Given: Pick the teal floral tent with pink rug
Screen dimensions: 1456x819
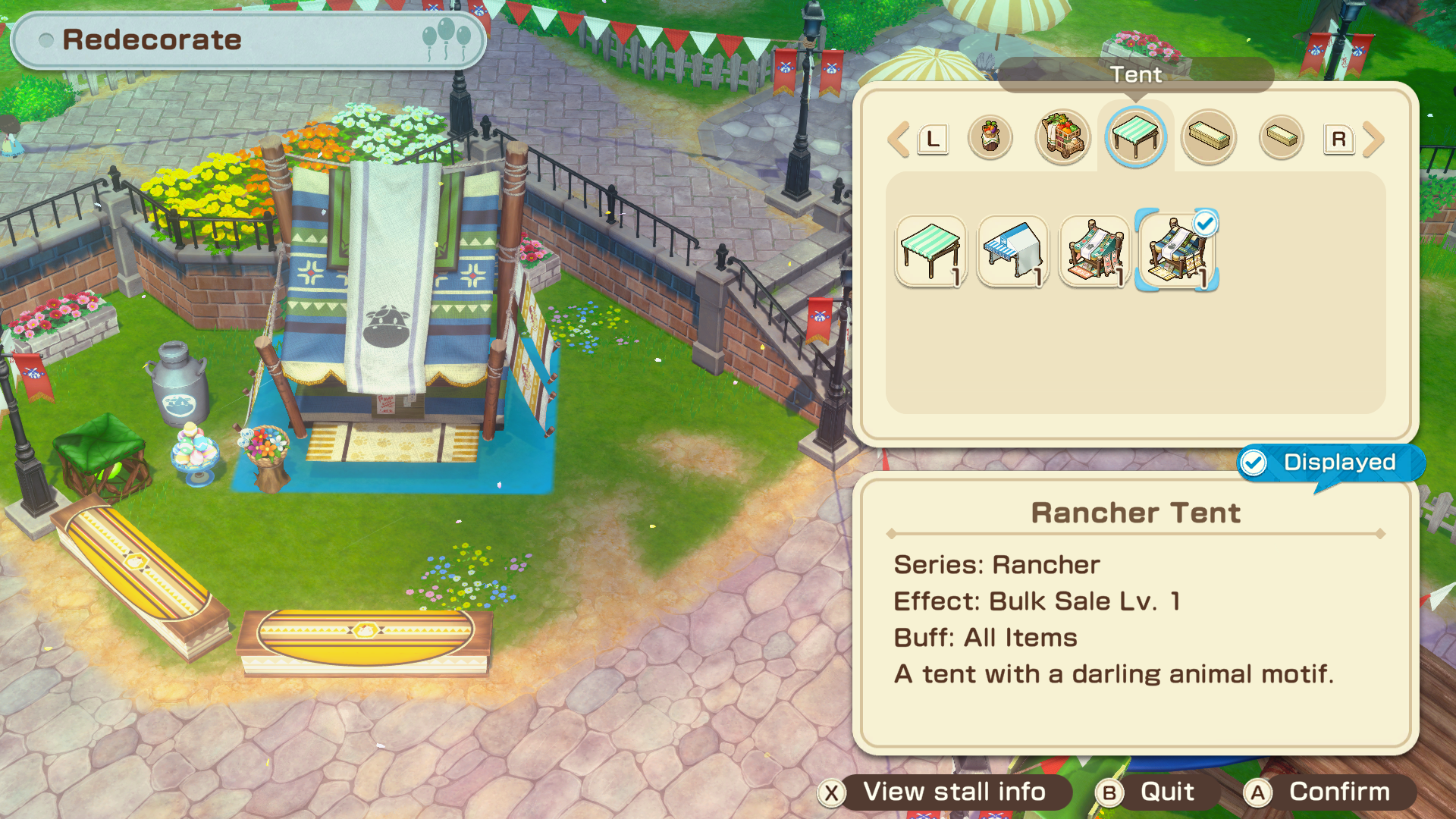Looking at the screenshot, I should [x=1095, y=251].
